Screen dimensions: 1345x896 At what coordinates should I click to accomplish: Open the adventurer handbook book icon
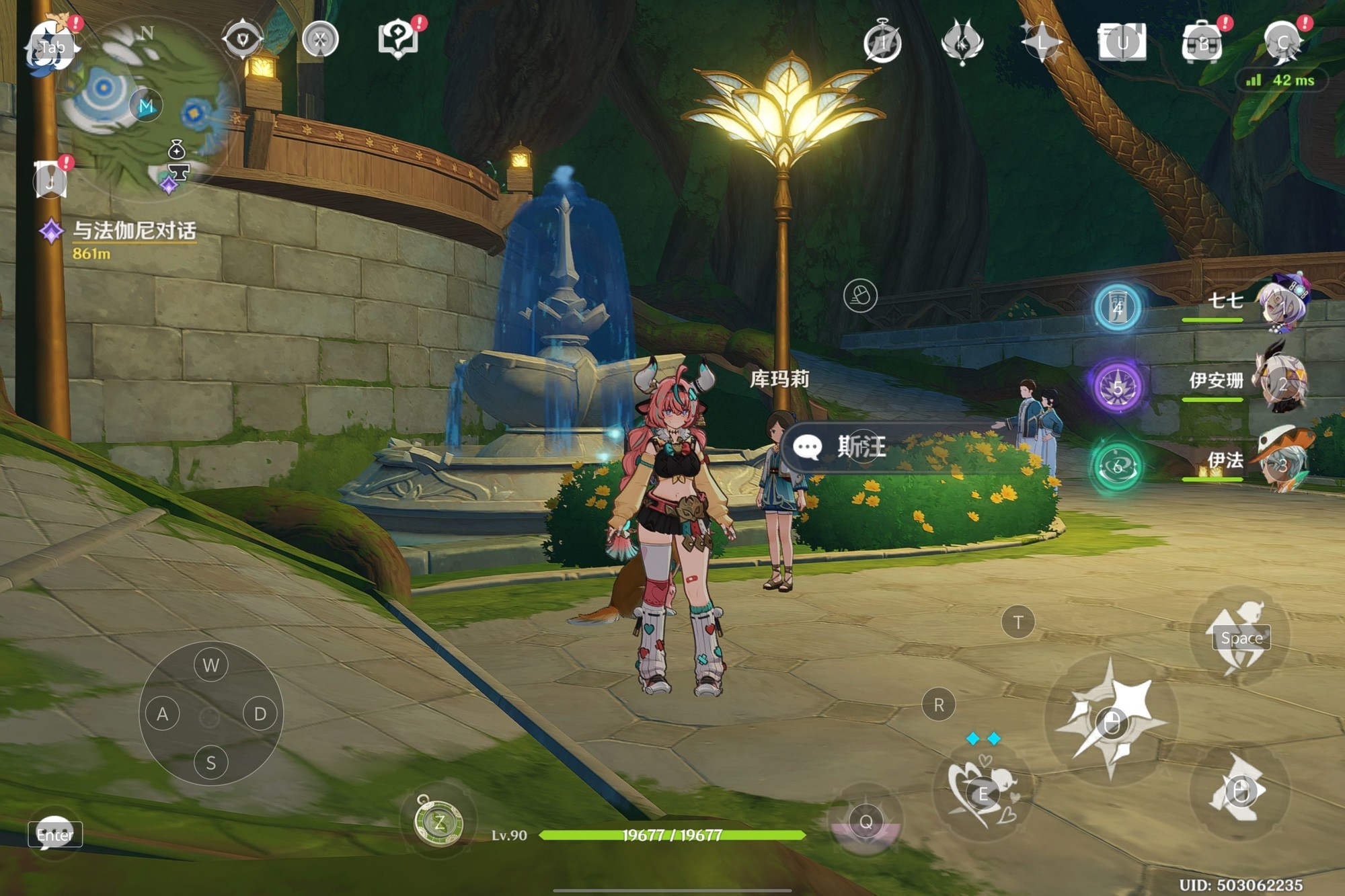tap(1122, 43)
